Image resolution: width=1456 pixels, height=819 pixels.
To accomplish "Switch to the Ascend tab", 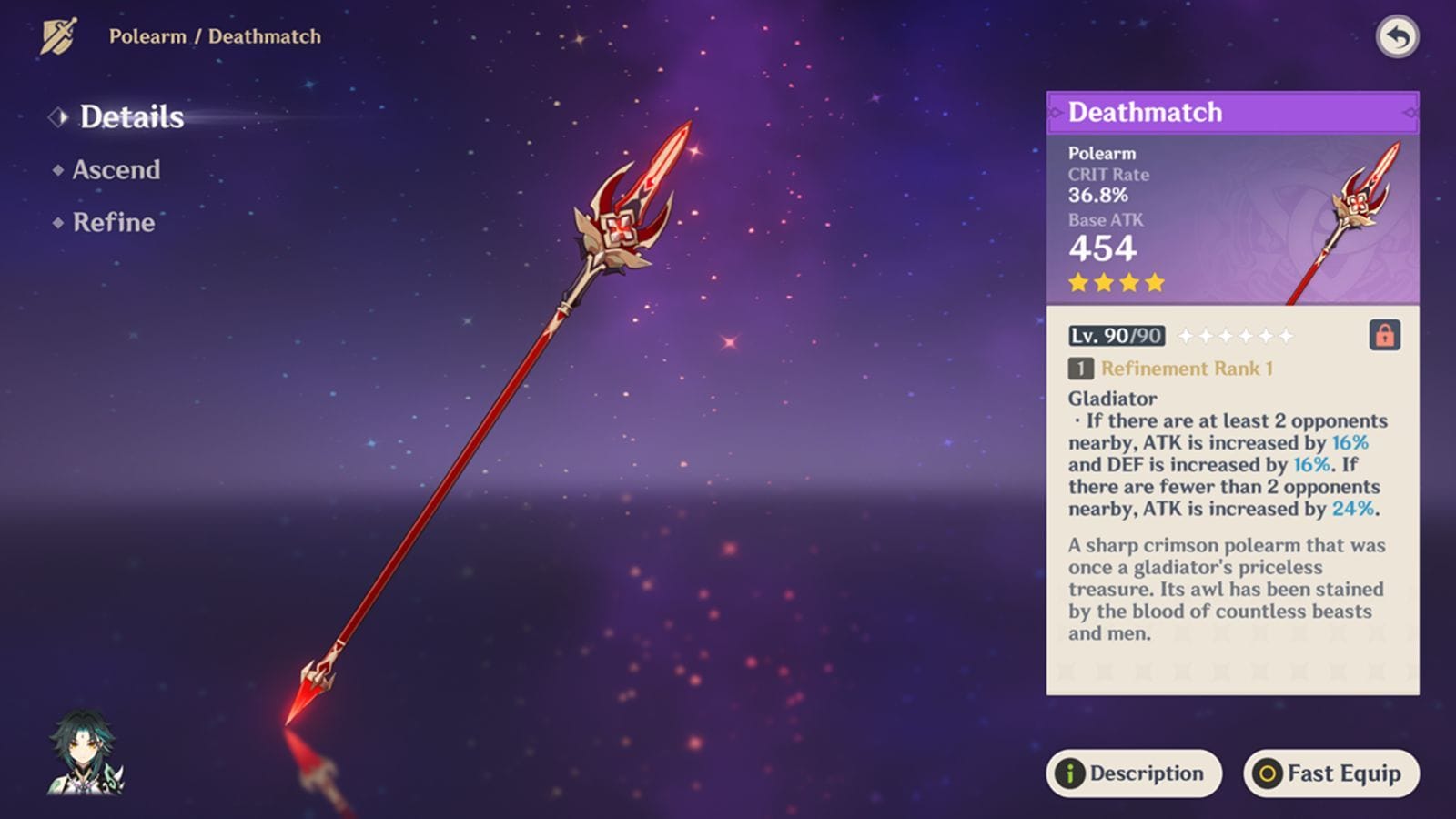I will point(115,170).
